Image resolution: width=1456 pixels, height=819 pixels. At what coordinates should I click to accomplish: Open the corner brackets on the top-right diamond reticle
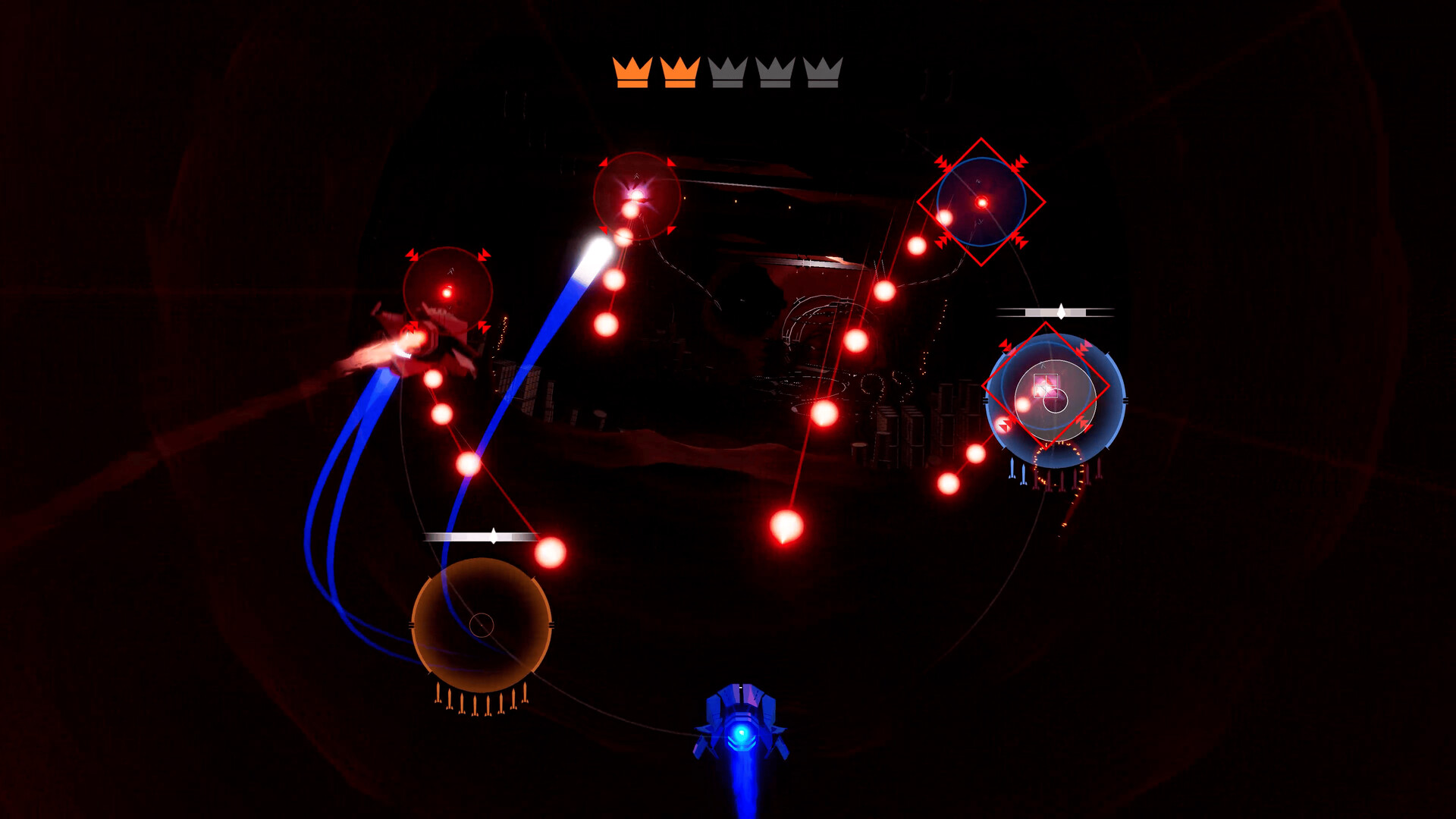pos(943,163)
